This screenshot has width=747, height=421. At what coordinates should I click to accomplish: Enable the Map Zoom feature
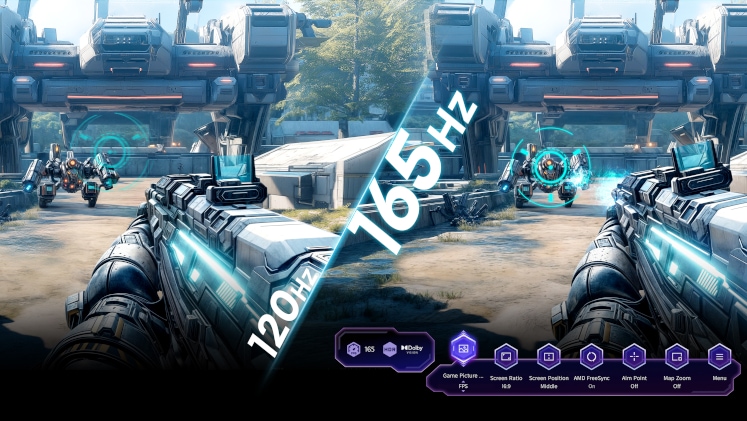676,356
